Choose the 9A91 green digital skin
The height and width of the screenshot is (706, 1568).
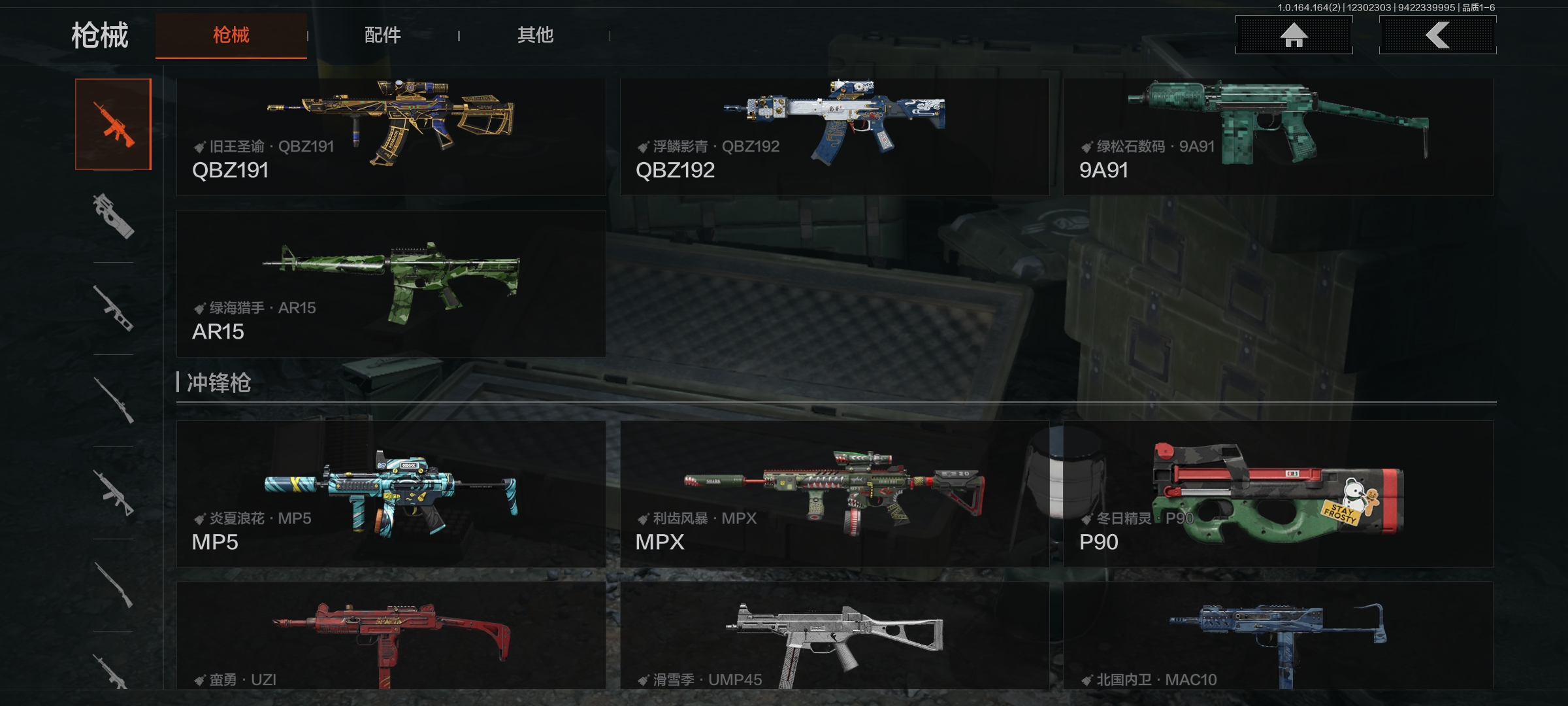[x=1278, y=137]
